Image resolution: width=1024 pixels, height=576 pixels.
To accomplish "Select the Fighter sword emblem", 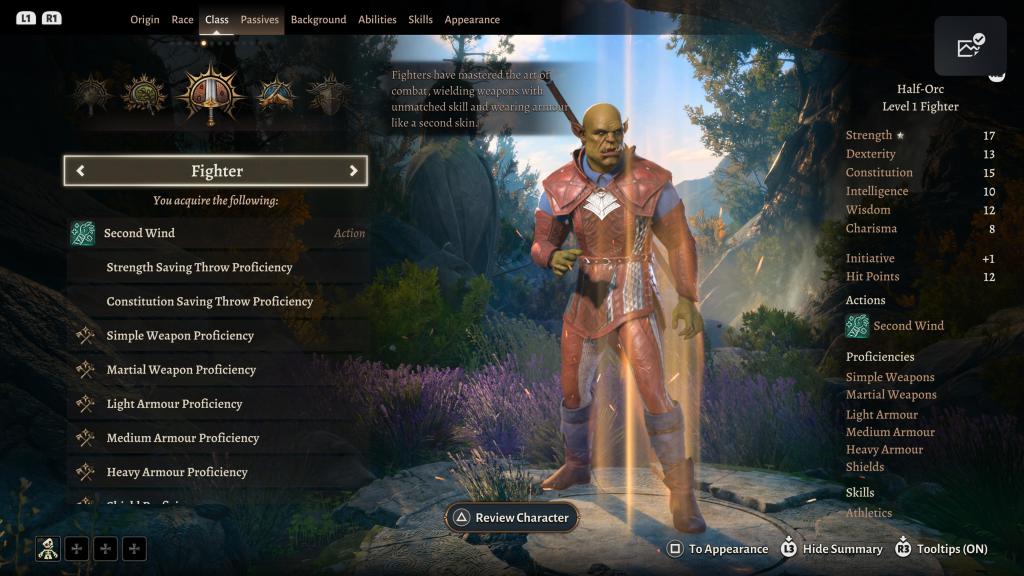I will (x=210, y=95).
